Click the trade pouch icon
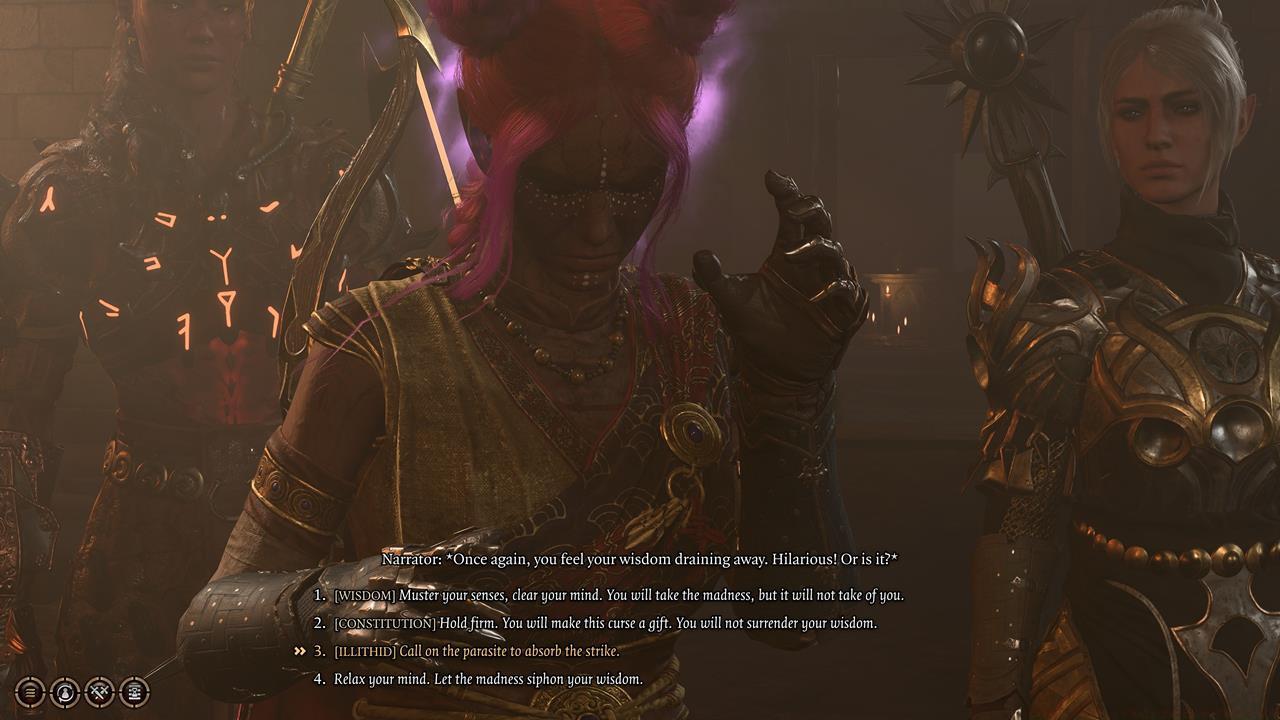The height and width of the screenshot is (720, 1280). 64,692
